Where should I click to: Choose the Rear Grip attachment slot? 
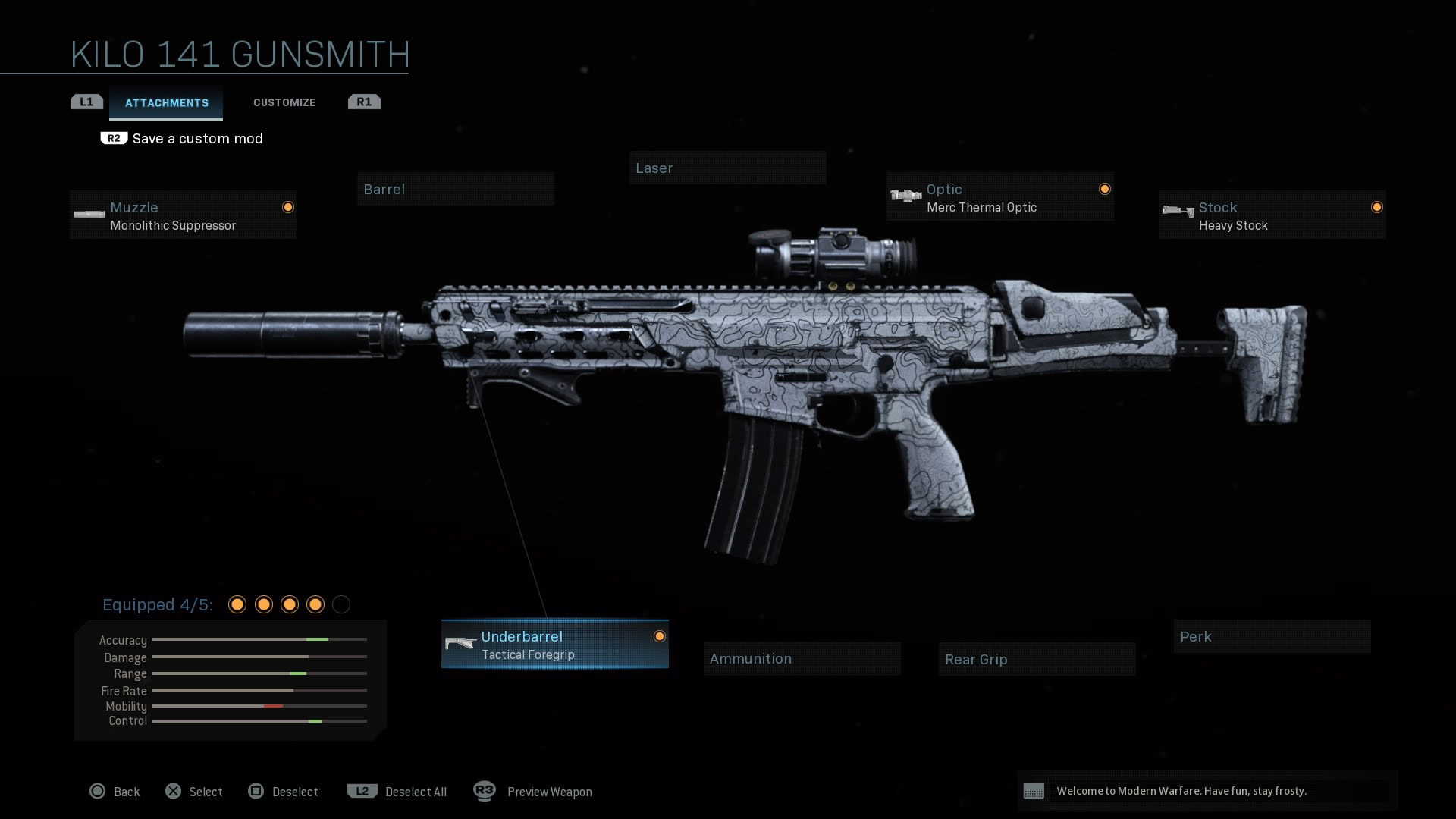coord(1037,660)
